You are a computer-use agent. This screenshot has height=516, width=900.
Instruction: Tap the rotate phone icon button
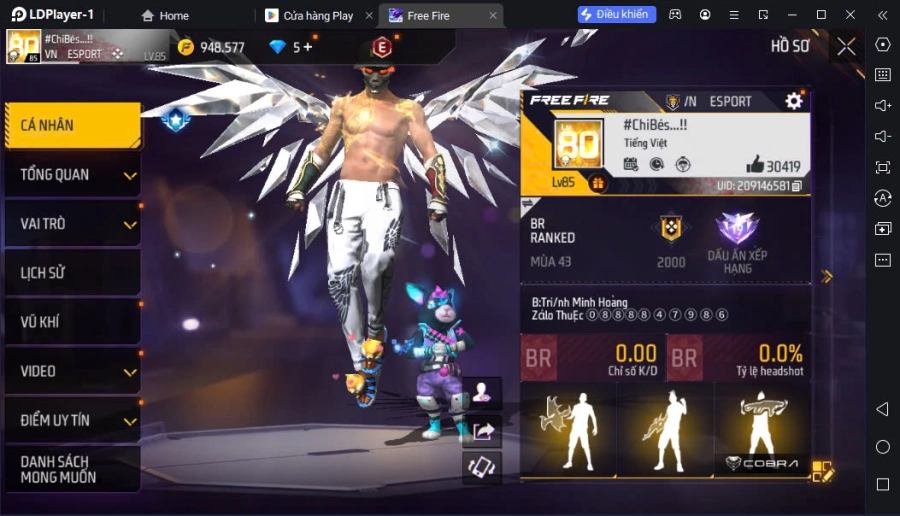pyautogui.click(x=483, y=468)
